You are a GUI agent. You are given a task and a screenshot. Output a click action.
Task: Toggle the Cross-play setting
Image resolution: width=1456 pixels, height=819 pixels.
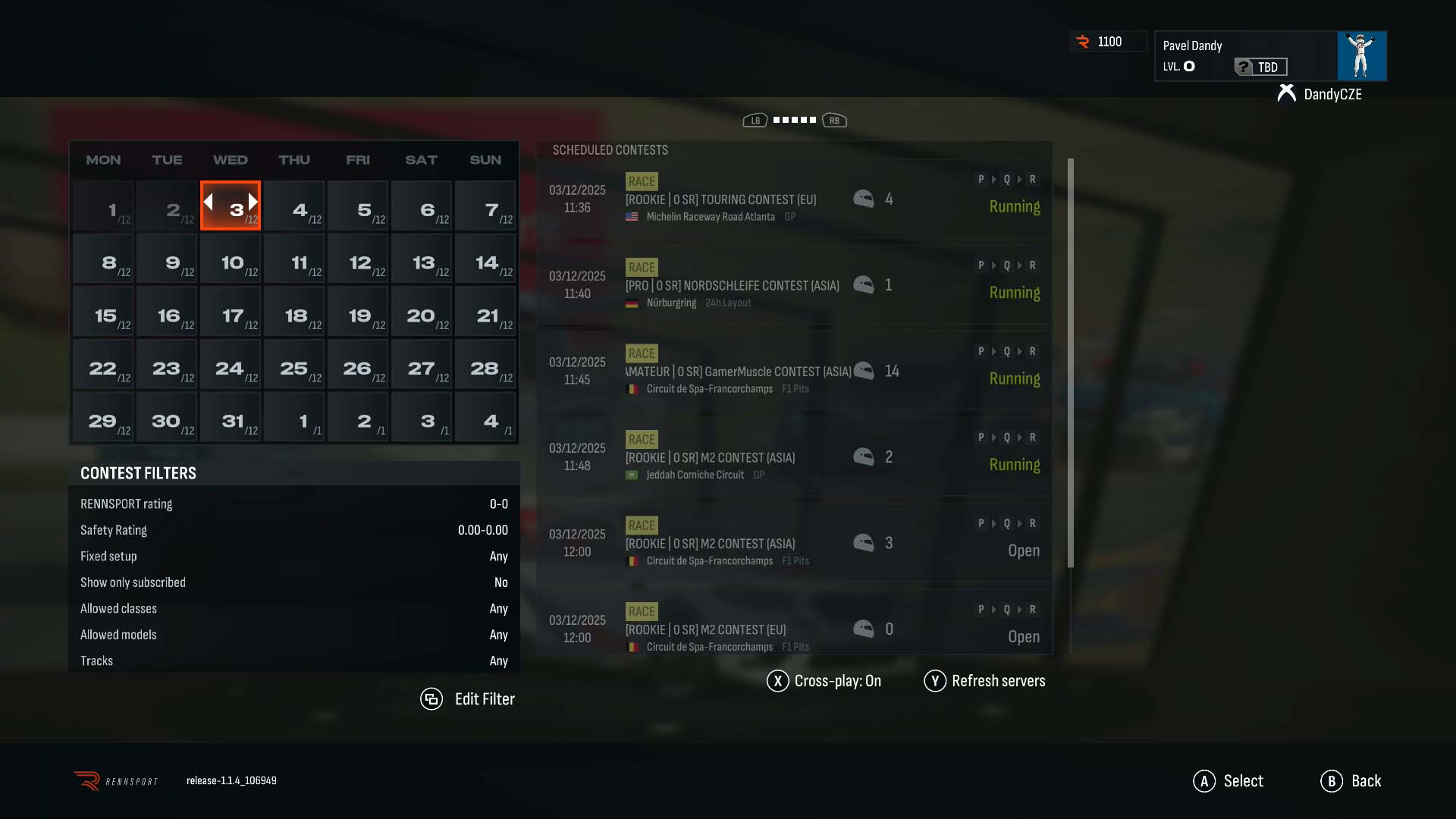(824, 681)
